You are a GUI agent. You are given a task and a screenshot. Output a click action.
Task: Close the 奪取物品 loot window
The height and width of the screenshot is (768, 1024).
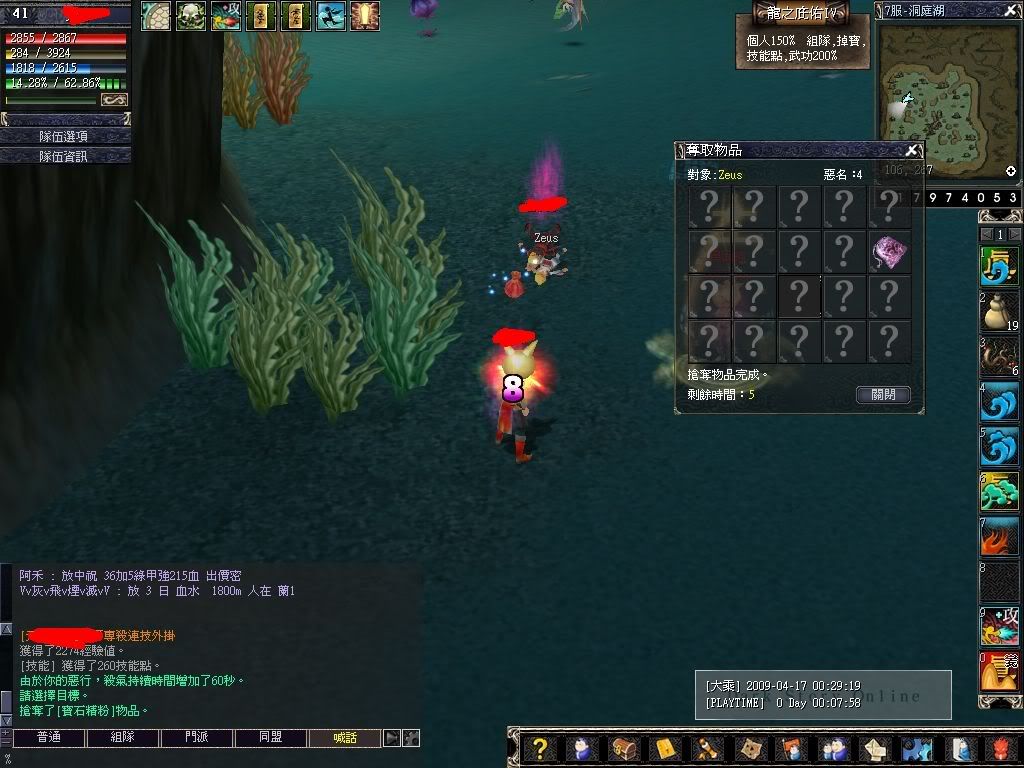coord(911,151)
